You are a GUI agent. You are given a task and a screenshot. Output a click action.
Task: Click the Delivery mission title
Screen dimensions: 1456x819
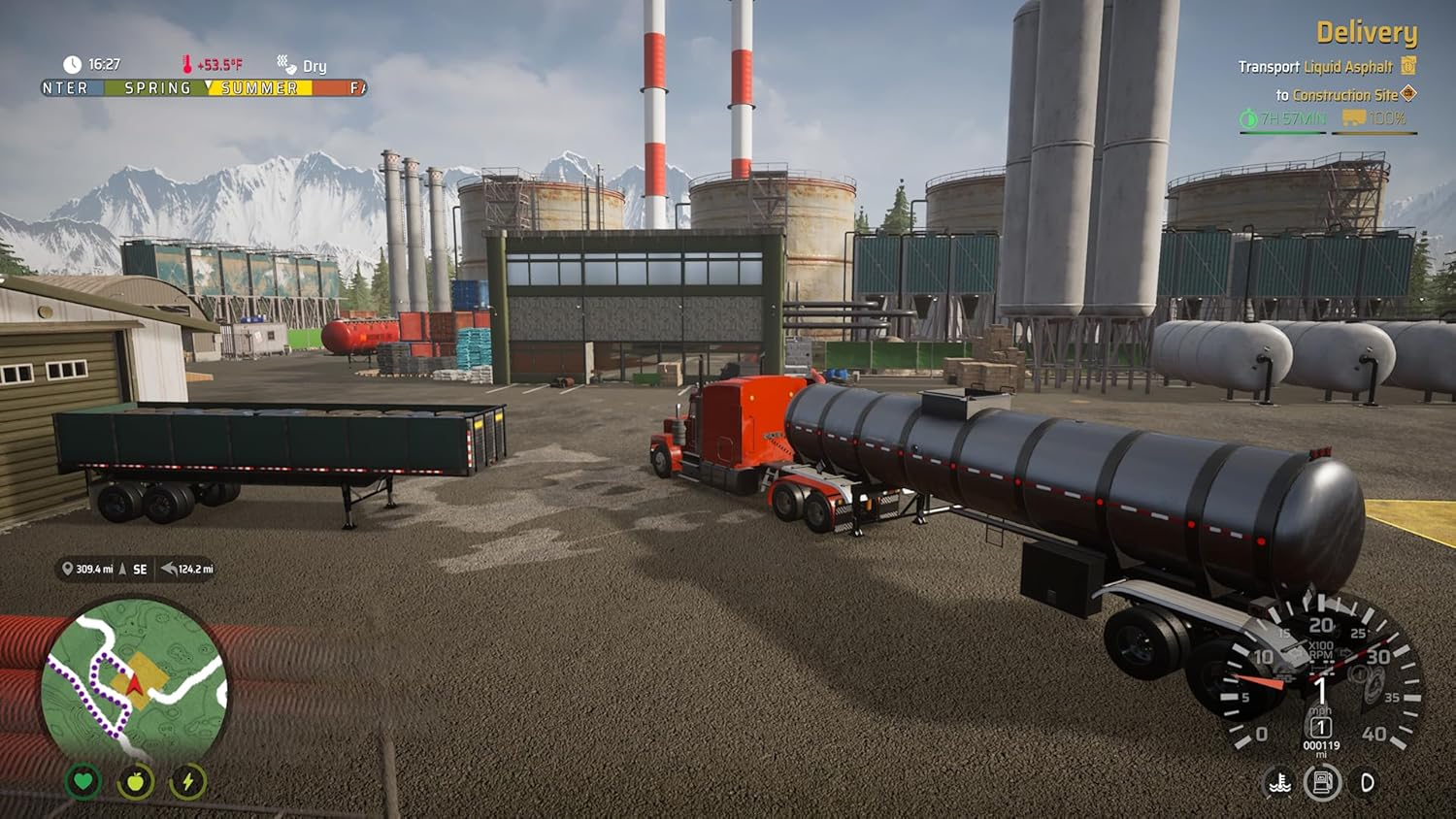point(1367,32)
